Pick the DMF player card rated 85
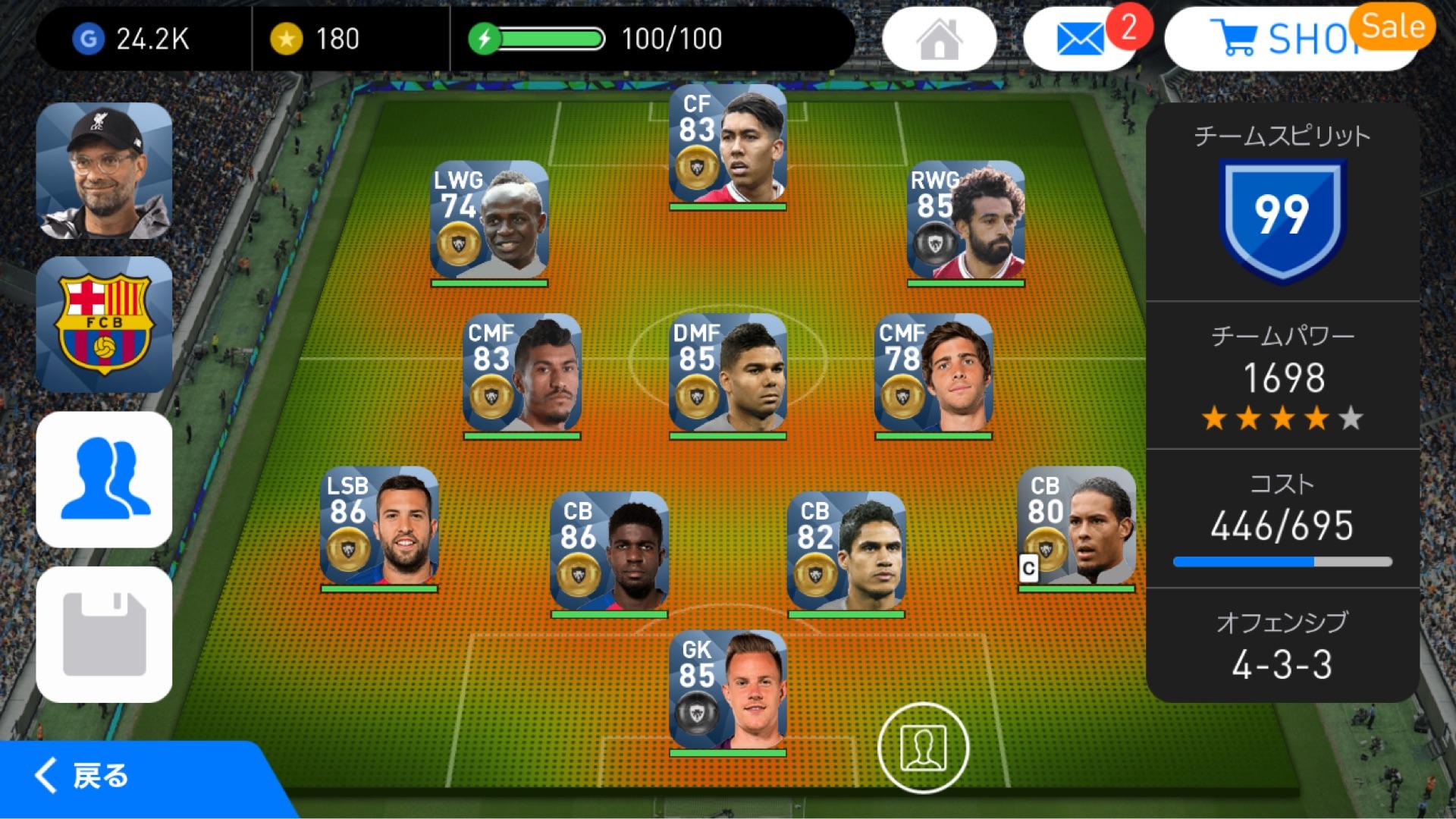The width and height of the screenshot is (1456, 819). [x=727, y=375]
